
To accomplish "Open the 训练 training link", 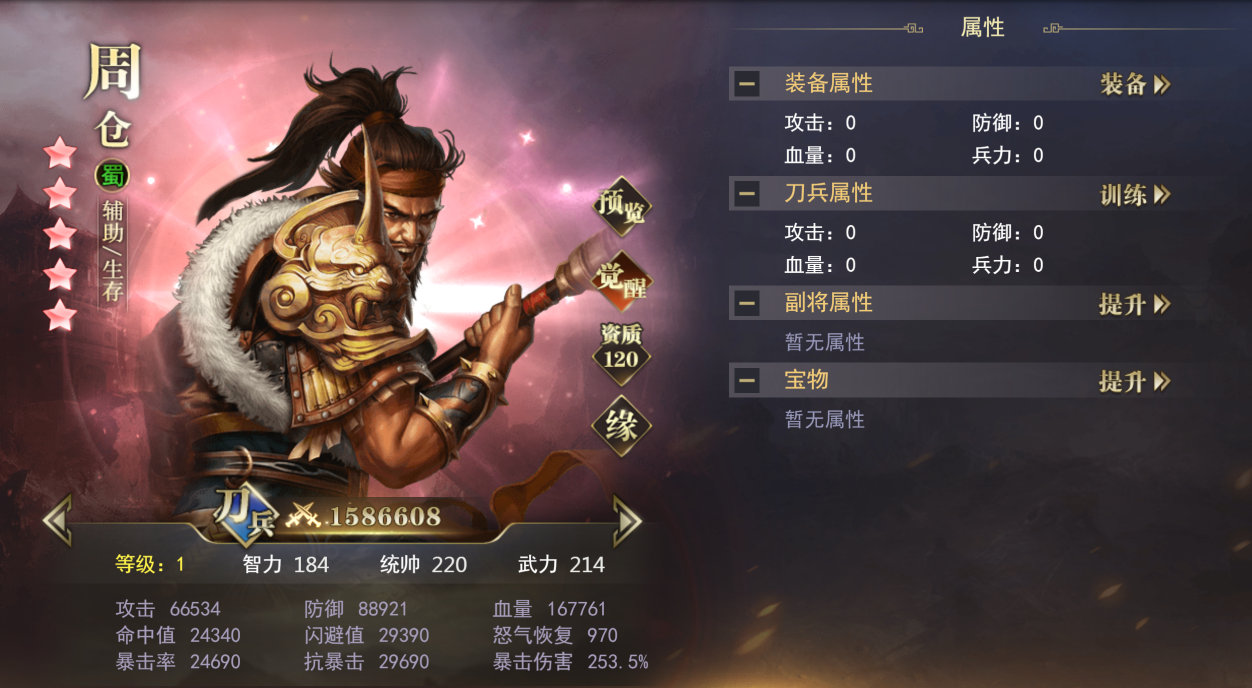I will coord(1135,194).
